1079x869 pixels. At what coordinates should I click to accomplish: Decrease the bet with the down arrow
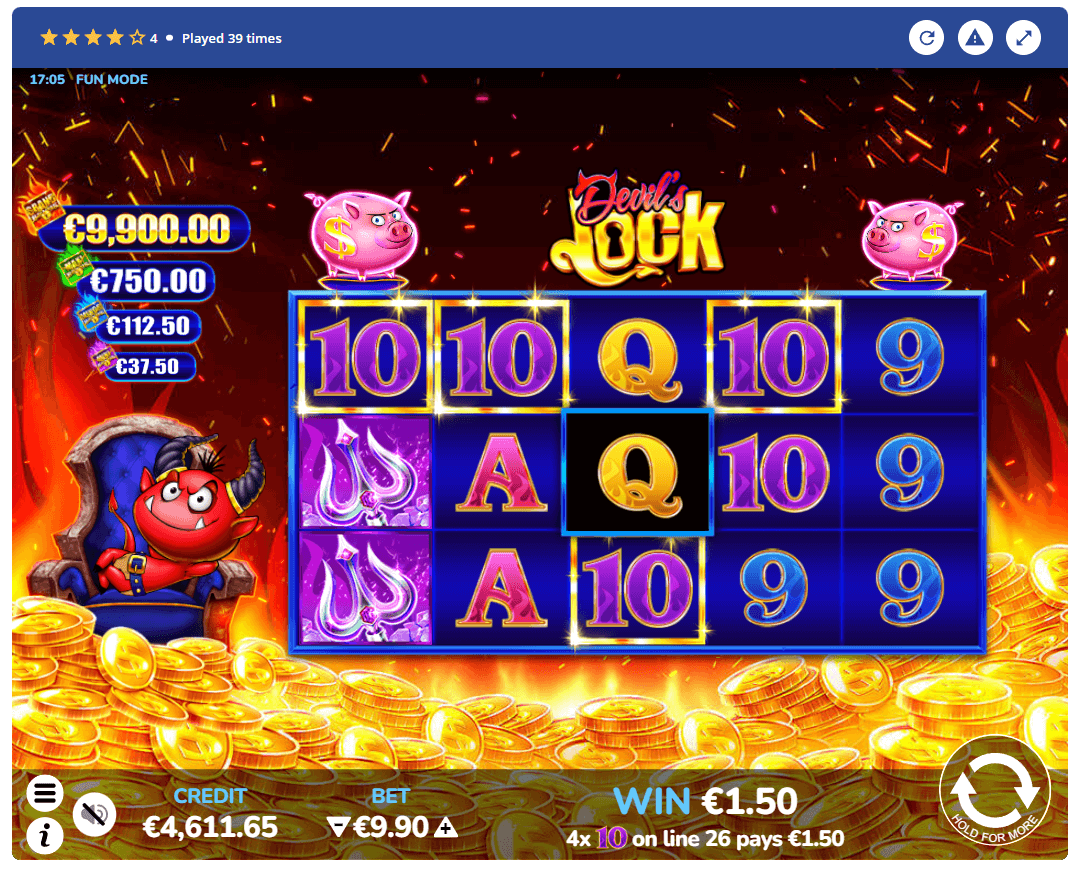(337, 827)
